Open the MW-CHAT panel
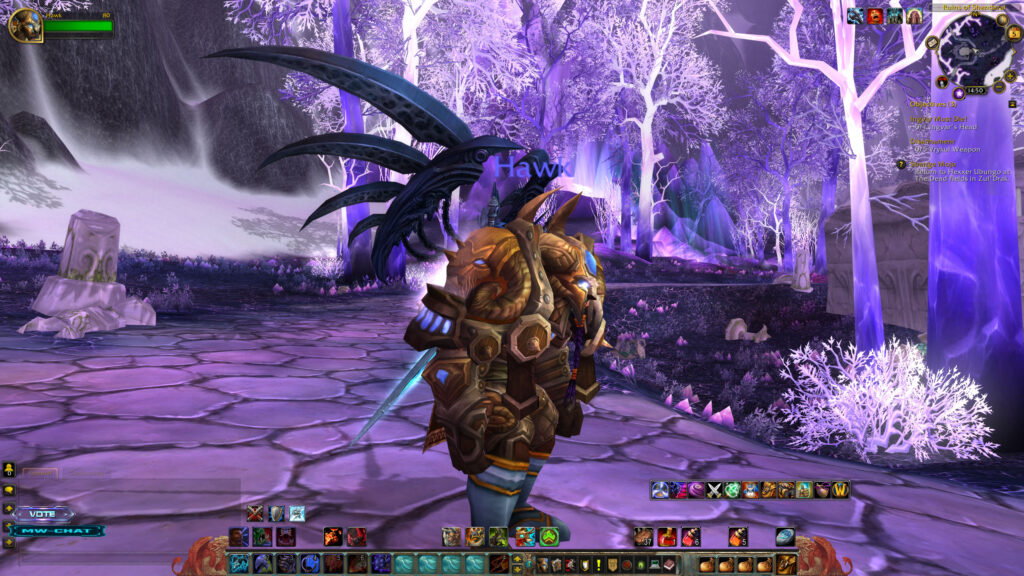The image size is (1024, 576). [58, 530]
